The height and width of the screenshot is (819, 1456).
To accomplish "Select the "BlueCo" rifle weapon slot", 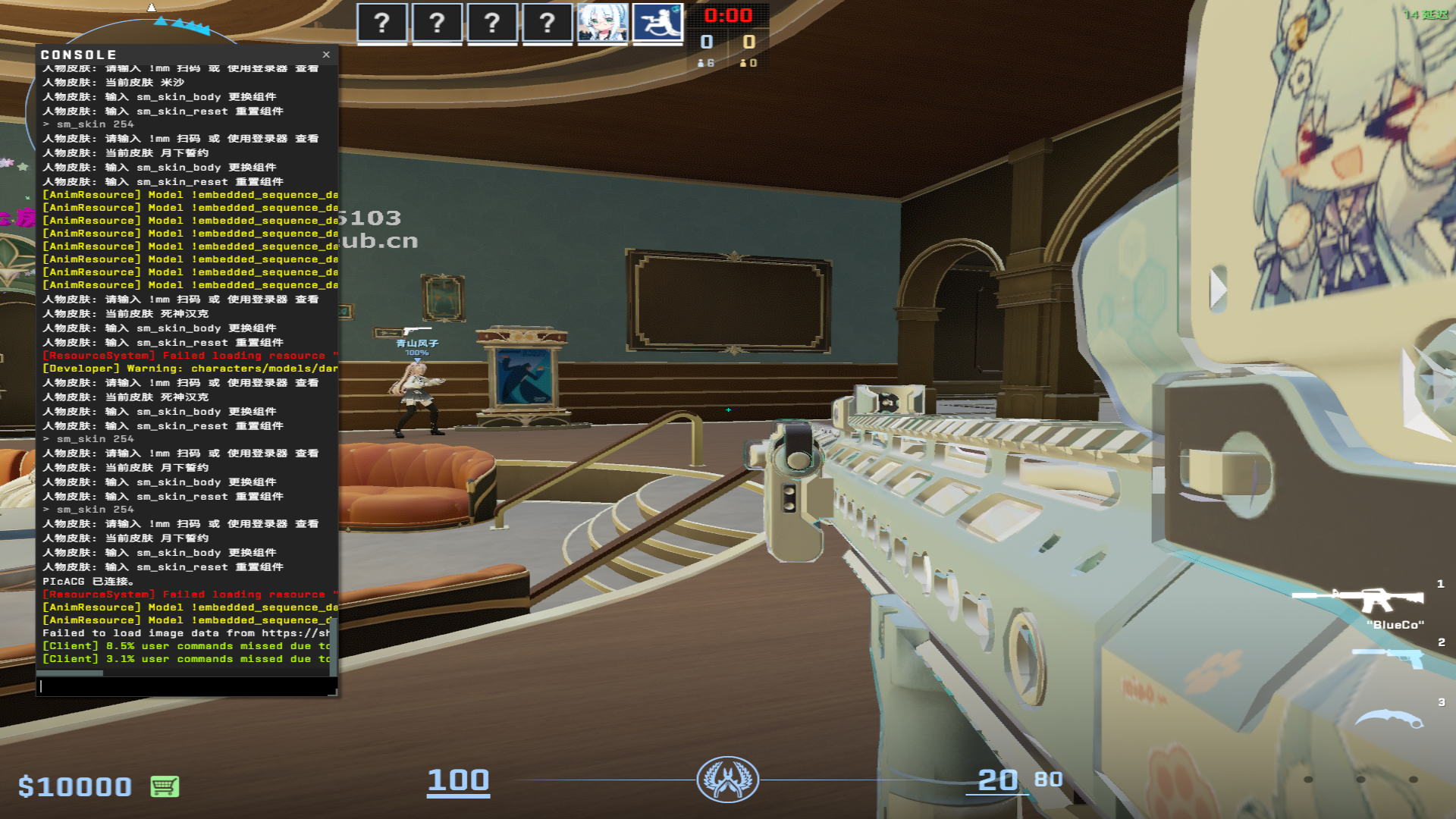I will pos(1357,600).
